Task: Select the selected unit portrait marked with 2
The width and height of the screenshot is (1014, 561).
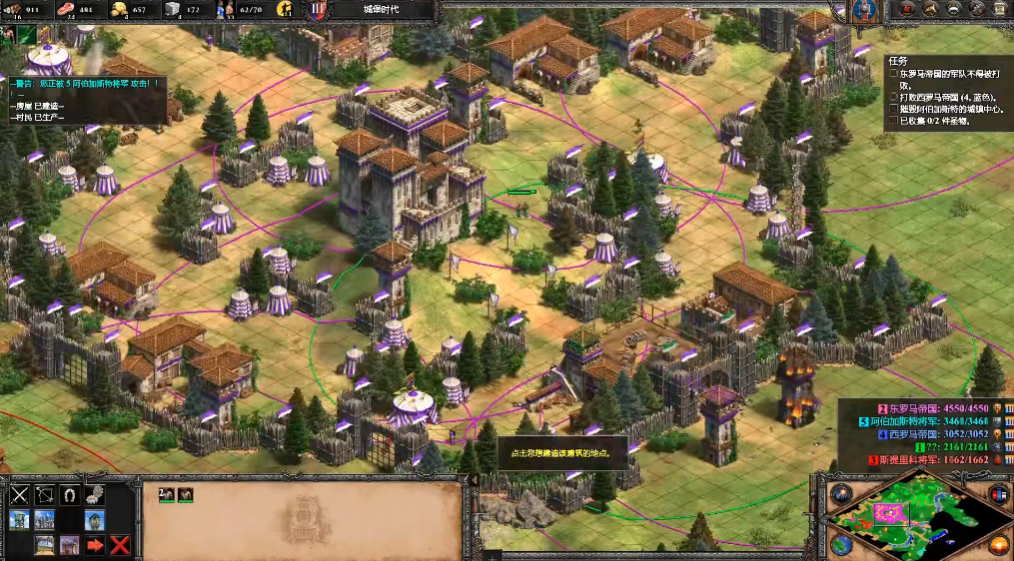Action: (167, 494)
